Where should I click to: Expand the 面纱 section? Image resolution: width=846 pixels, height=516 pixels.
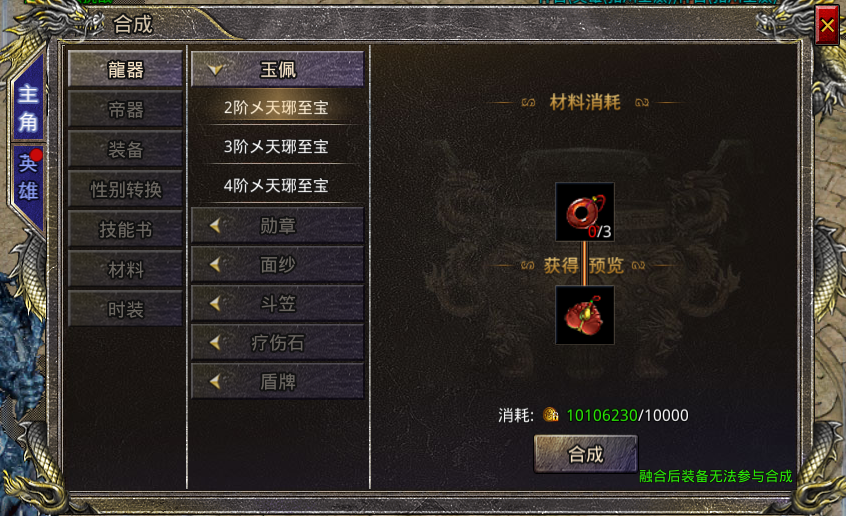[277, 264]
